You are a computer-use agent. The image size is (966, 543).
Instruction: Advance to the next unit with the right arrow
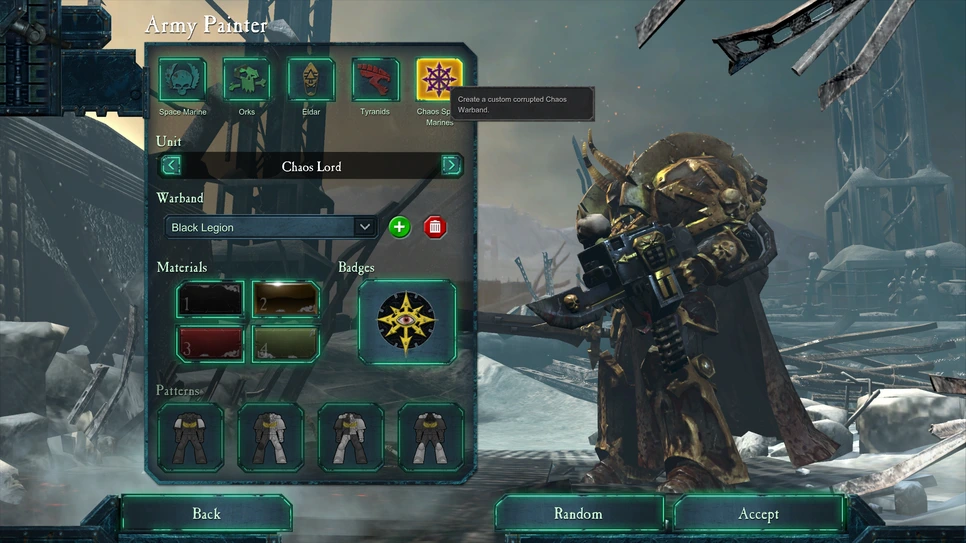click(451, 165)
